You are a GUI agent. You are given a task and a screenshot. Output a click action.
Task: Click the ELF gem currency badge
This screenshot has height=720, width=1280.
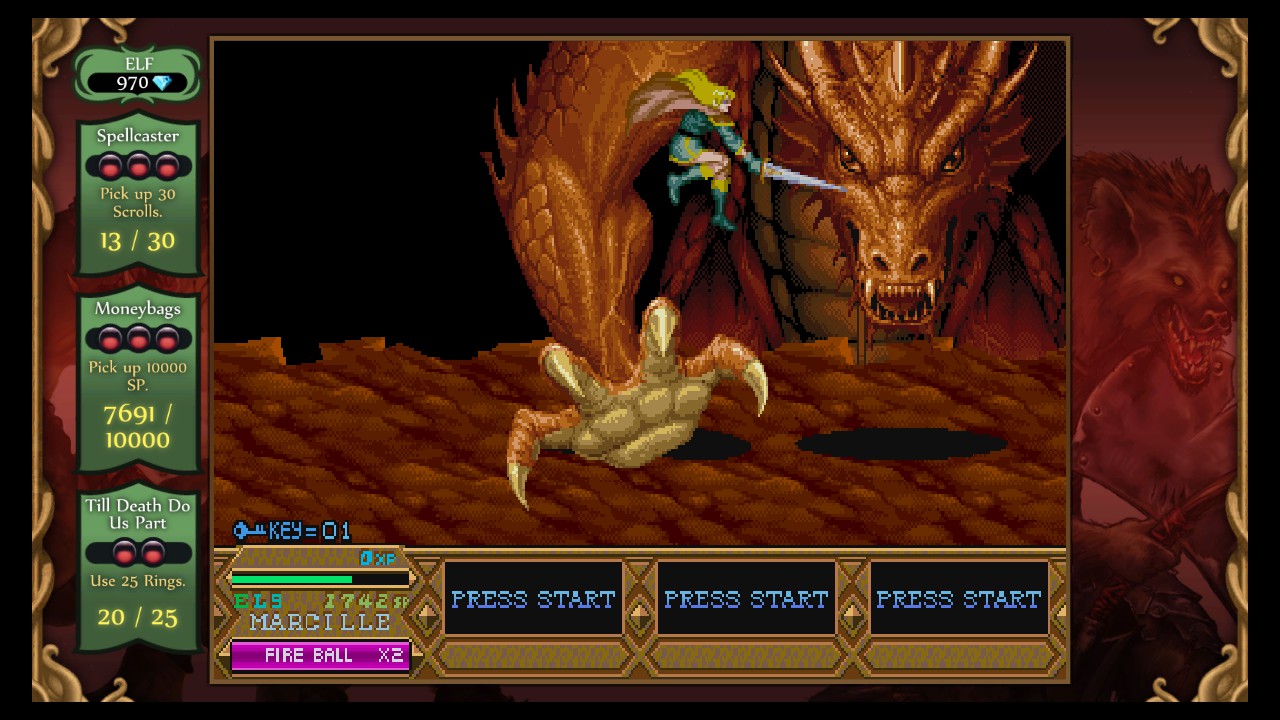(x=138, y=75)
